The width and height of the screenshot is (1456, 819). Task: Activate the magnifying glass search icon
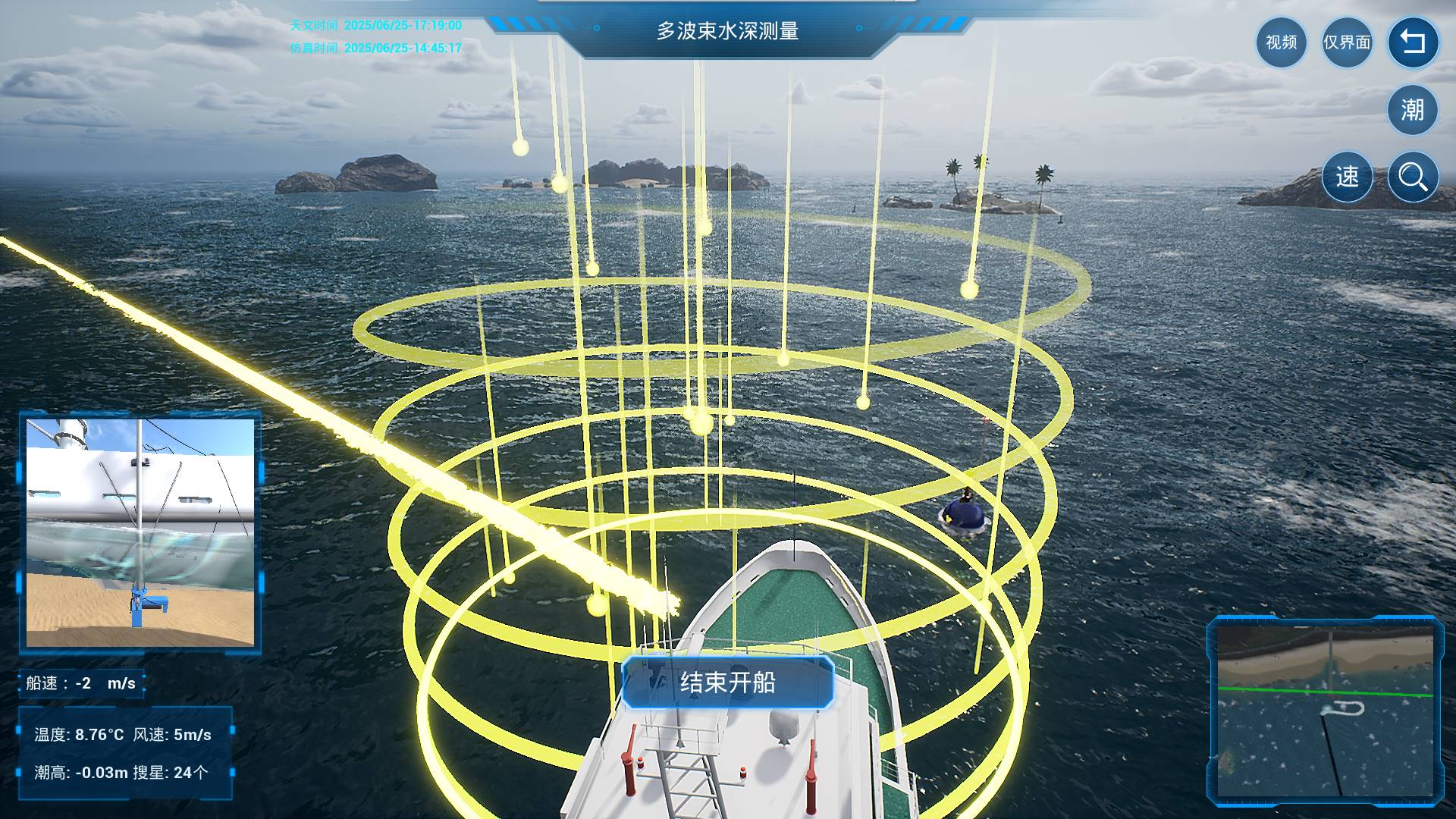click(1413, 177)
